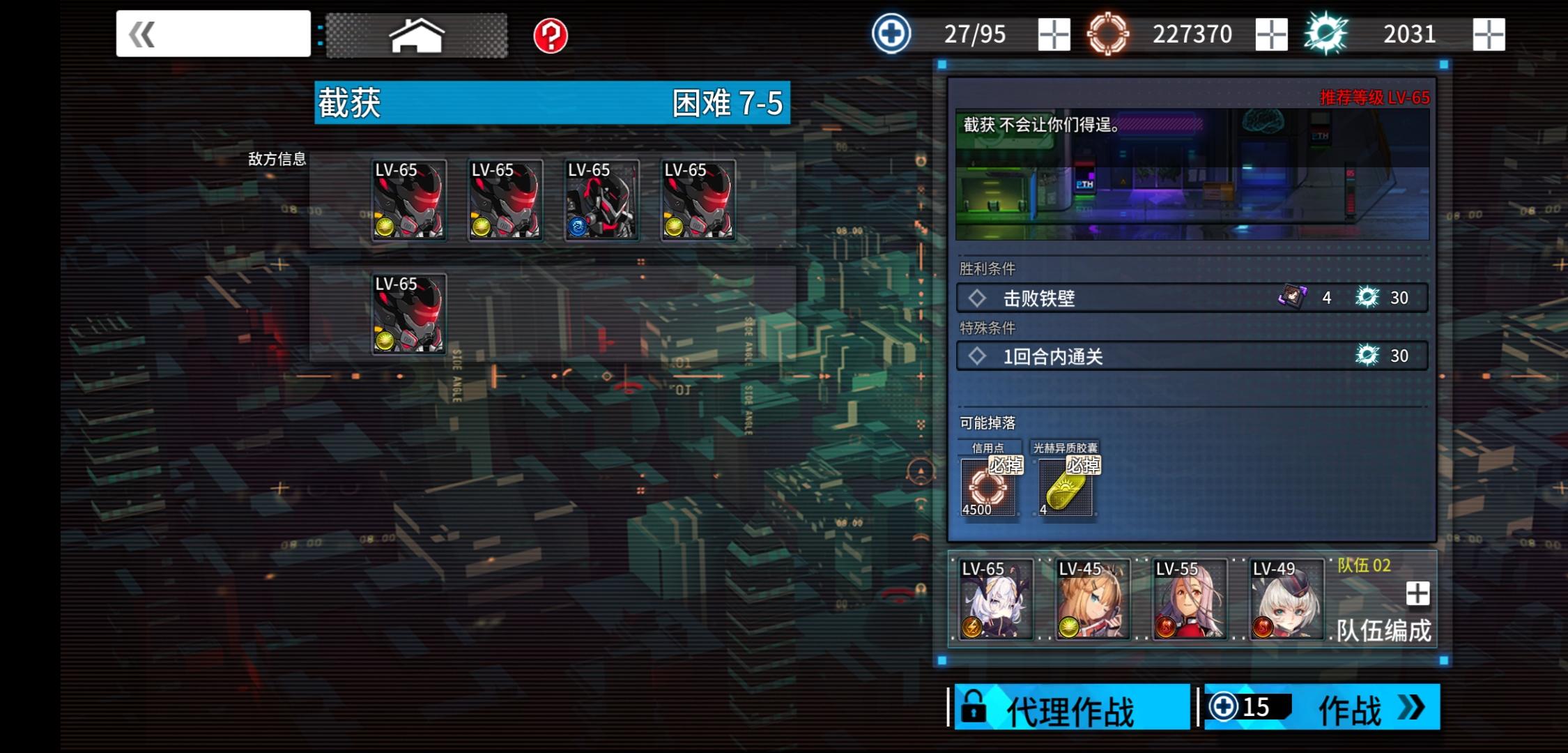Image resolution: width=1568 pixels, height=753 pixels.
Task: Select the 击败铁壁 victory condition entry
Action: [x=1115, y=298]
